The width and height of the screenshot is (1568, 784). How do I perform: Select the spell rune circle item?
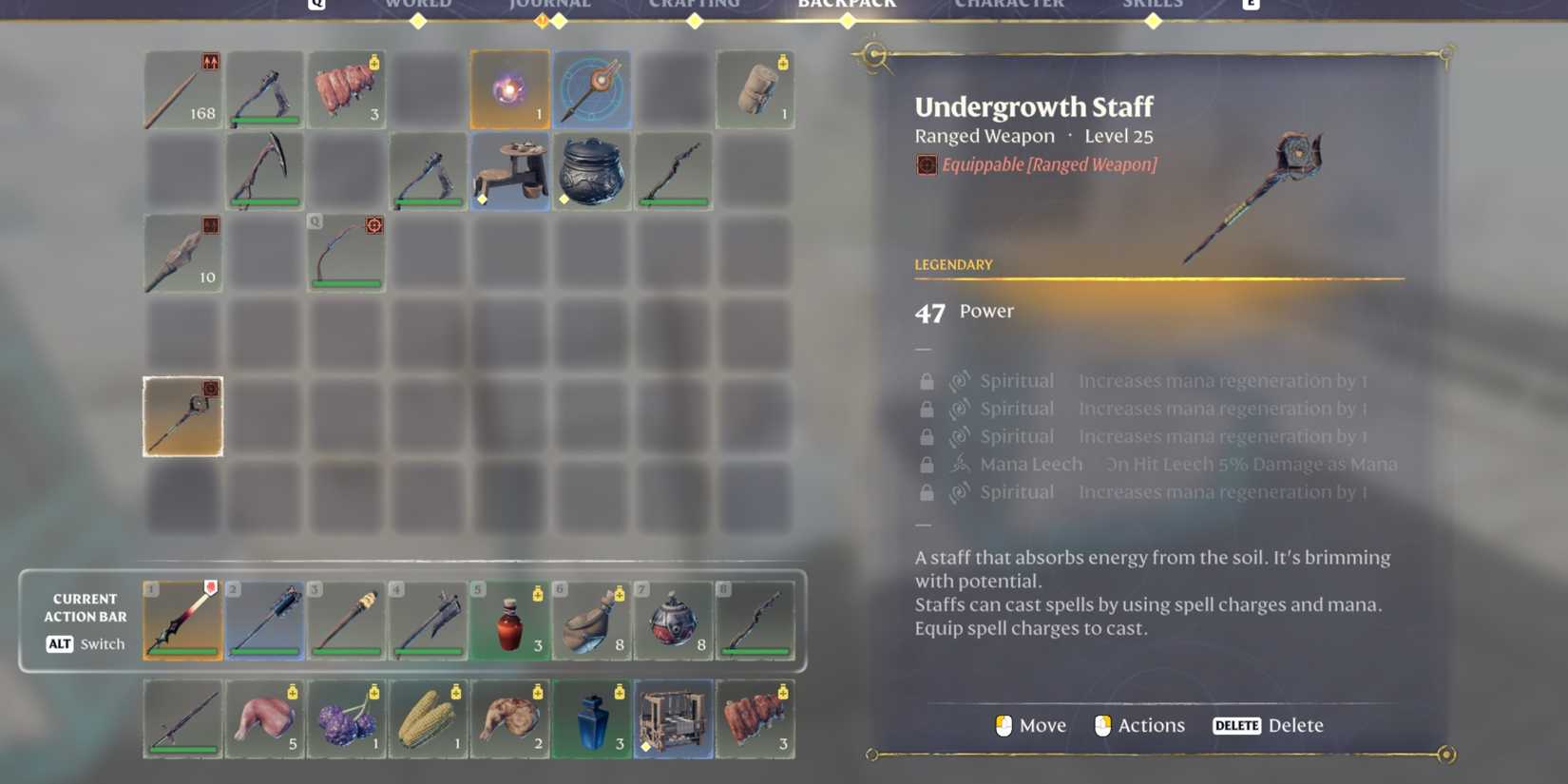[592, 90]
